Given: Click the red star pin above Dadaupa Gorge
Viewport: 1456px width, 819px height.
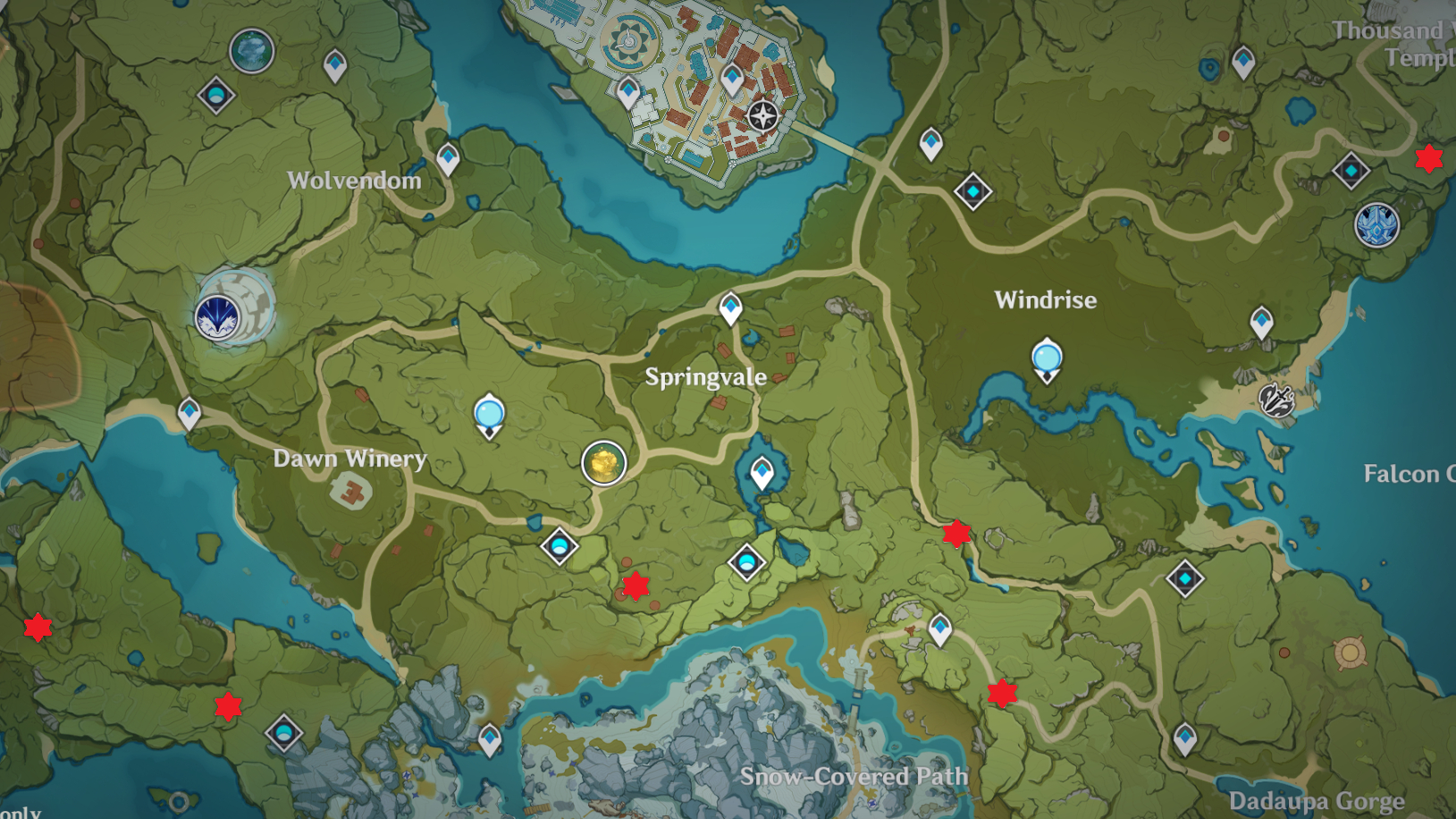Looking at the screenshot, I should coord(1001,695).
